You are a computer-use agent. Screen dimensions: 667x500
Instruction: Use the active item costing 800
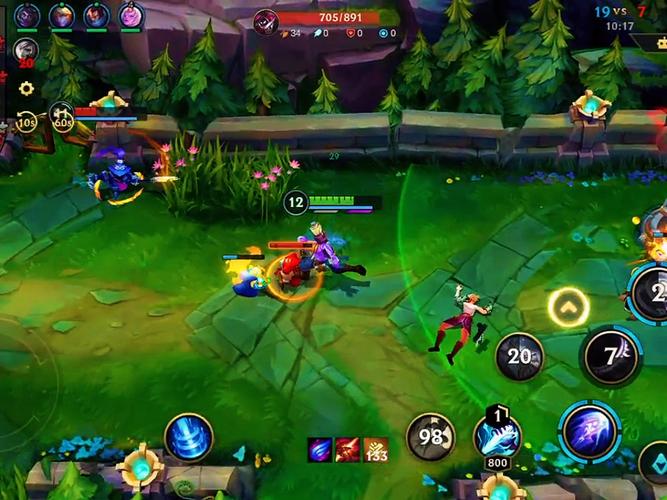pyautogui.click(x=497, y=435)
